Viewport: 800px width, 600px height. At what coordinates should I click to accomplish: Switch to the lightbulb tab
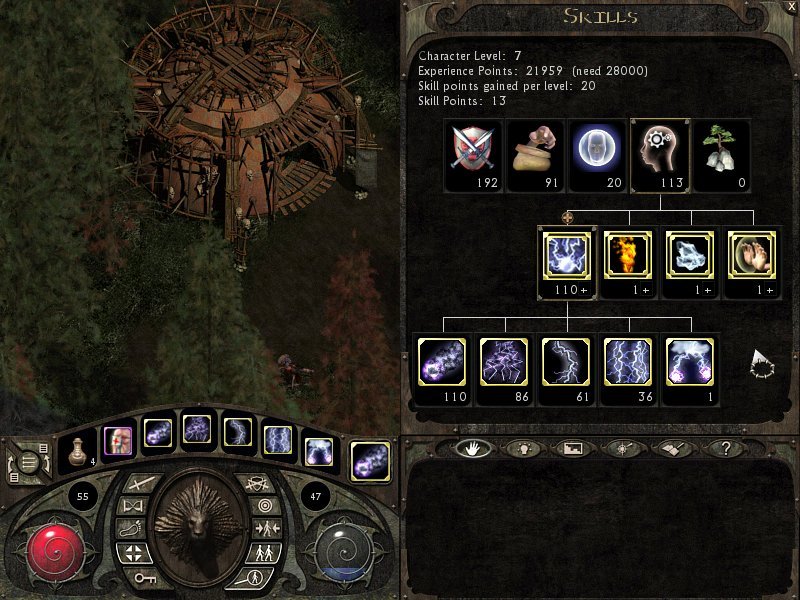pos(518,449)
